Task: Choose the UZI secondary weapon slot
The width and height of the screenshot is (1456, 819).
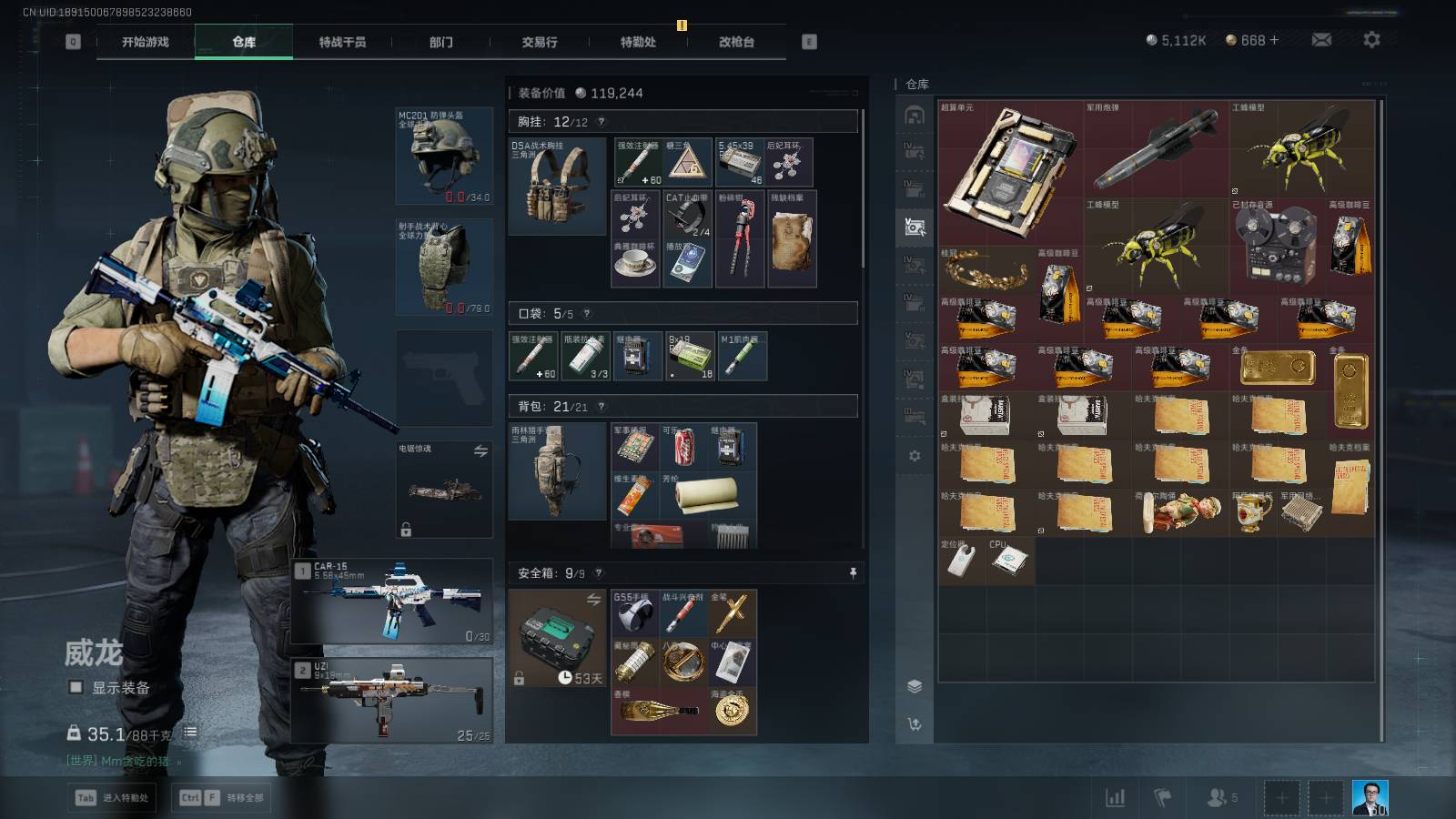Action: pos(392,700)
